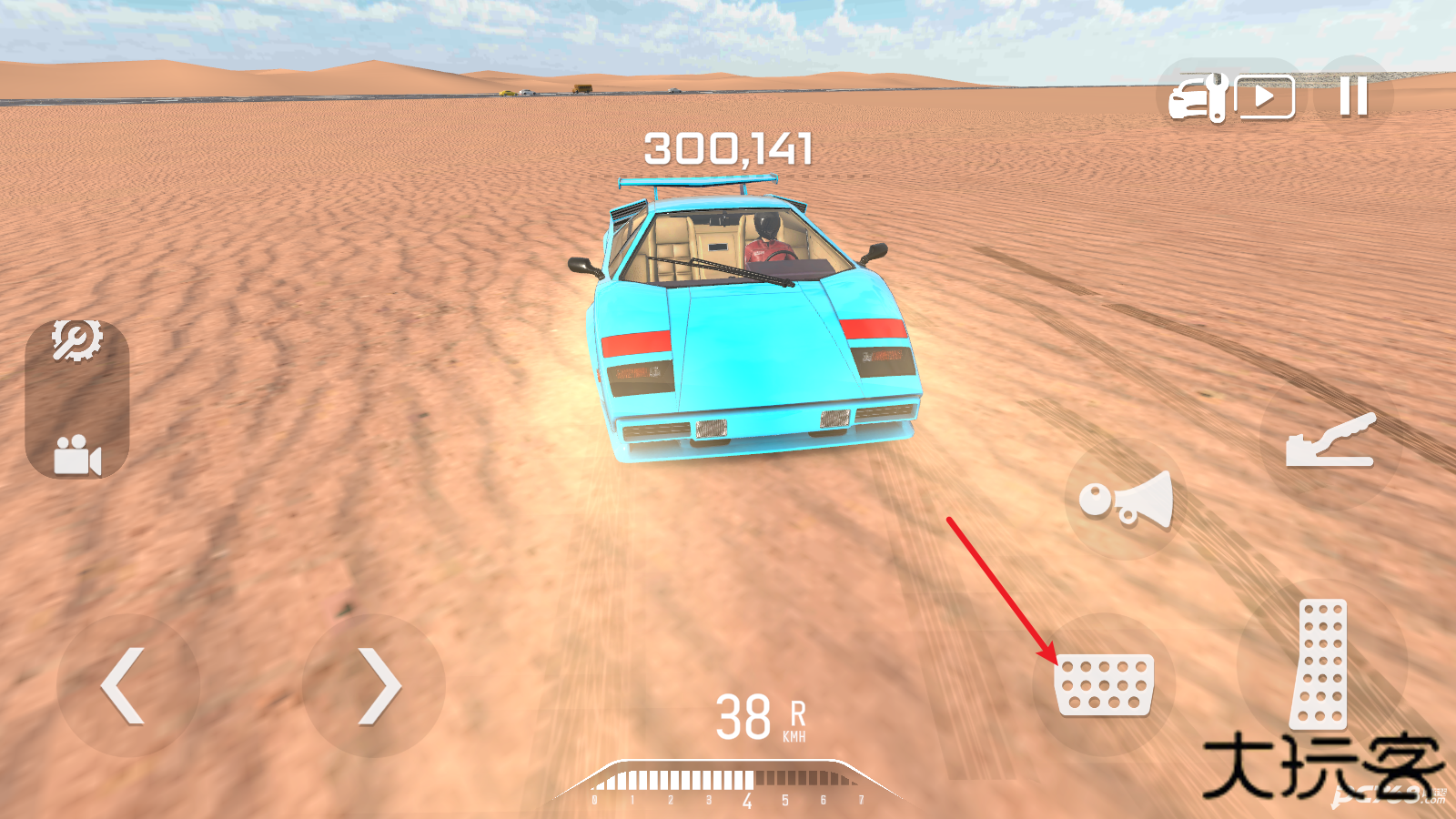Tap the wrench gear settings icon
Screen dimensions: 1456x819
click(x=76, y=341)
